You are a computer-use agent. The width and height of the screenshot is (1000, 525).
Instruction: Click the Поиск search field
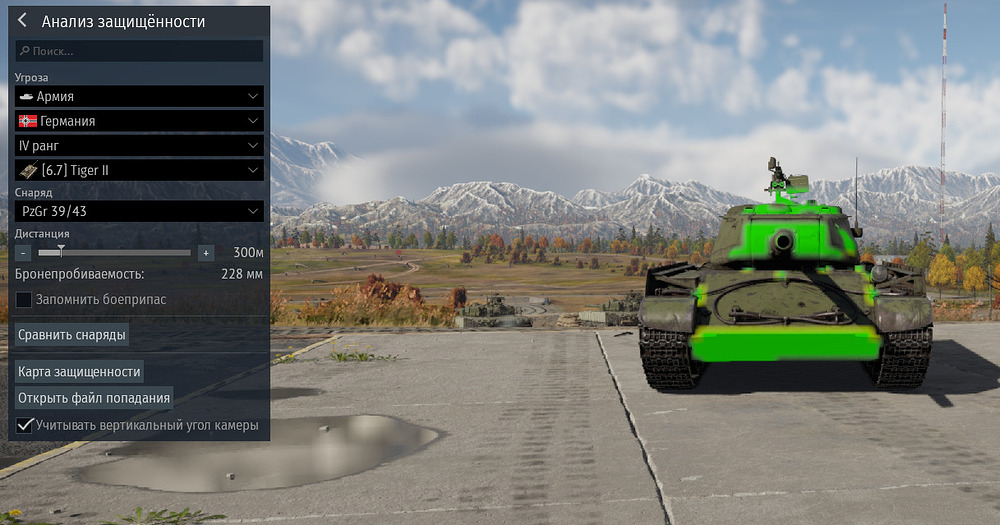pos(140,51)
